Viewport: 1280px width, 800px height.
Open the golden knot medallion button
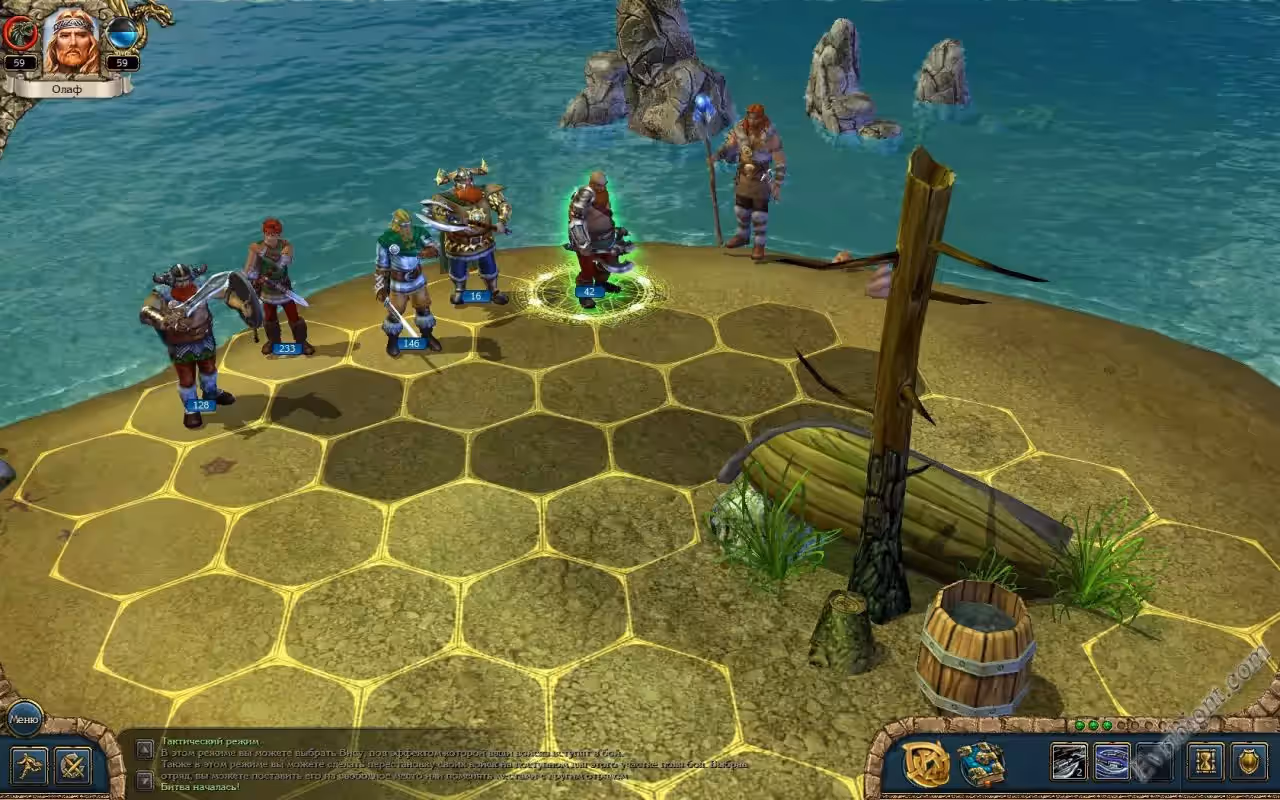(925, 764)
